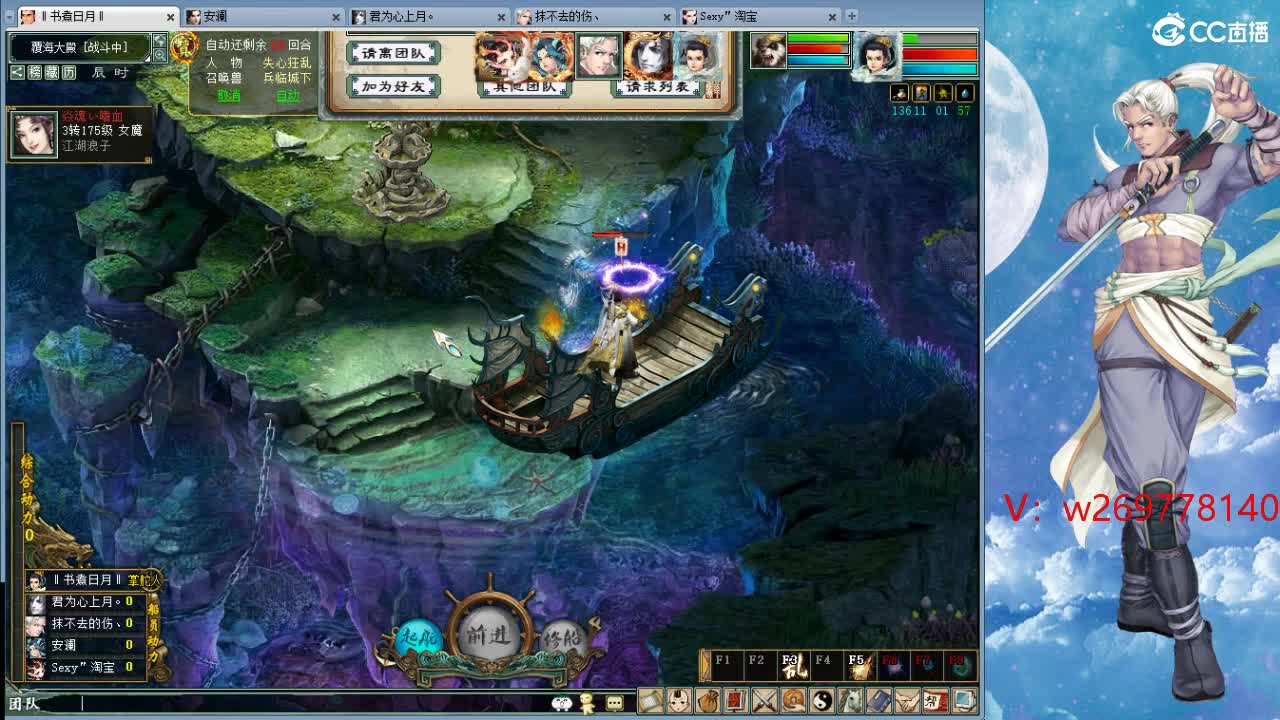This screenshot has width=1280, height=720.
Task: Open social panel via handshake icon
Action: (x=907, y=702)
